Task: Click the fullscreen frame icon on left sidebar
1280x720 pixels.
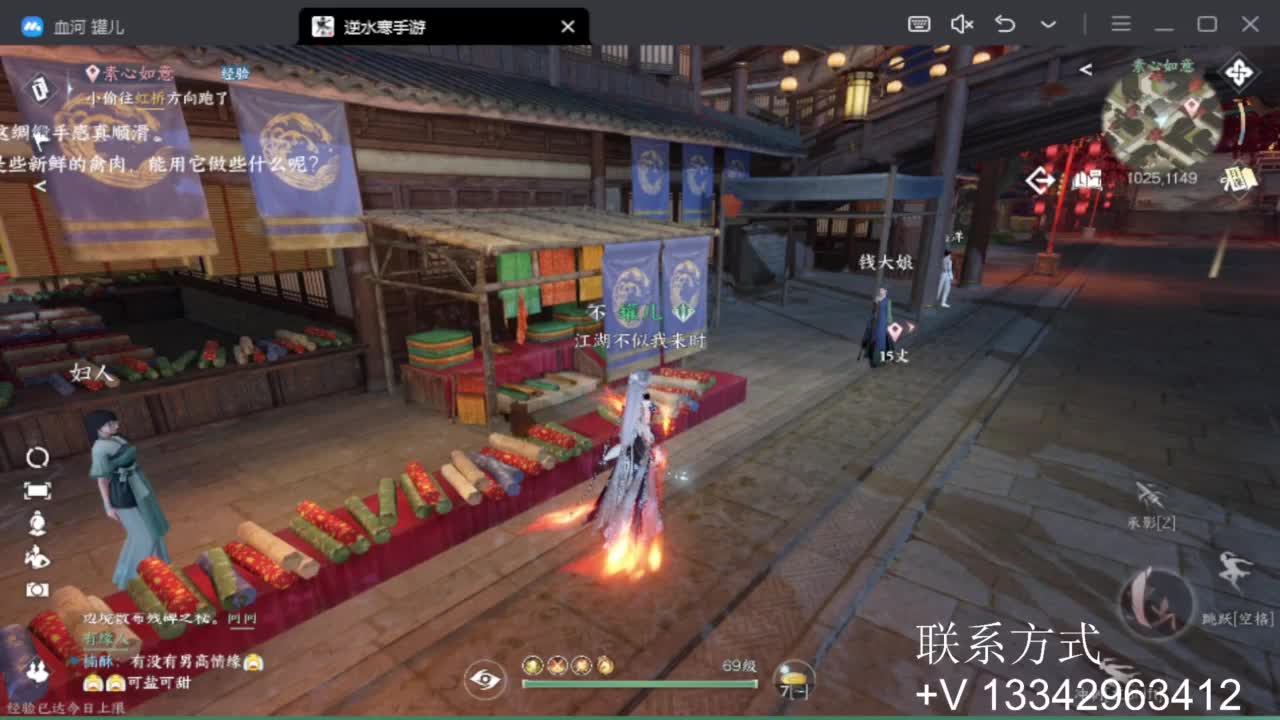Action: [38, 489]
